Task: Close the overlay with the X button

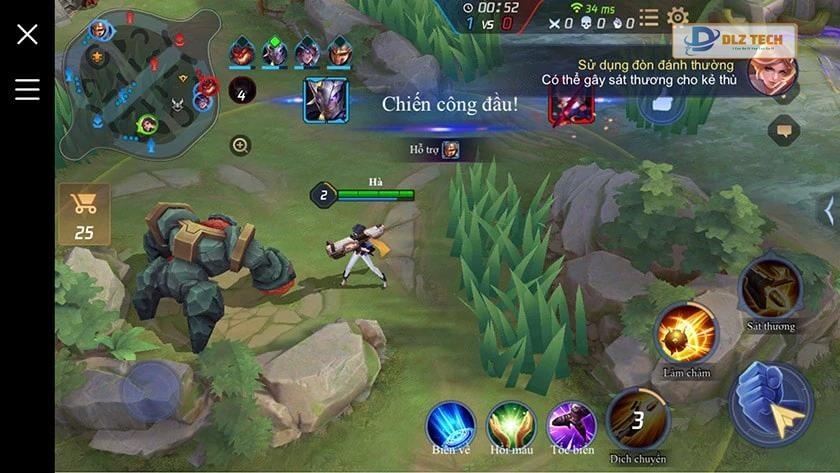Action: tap(27, 34)
